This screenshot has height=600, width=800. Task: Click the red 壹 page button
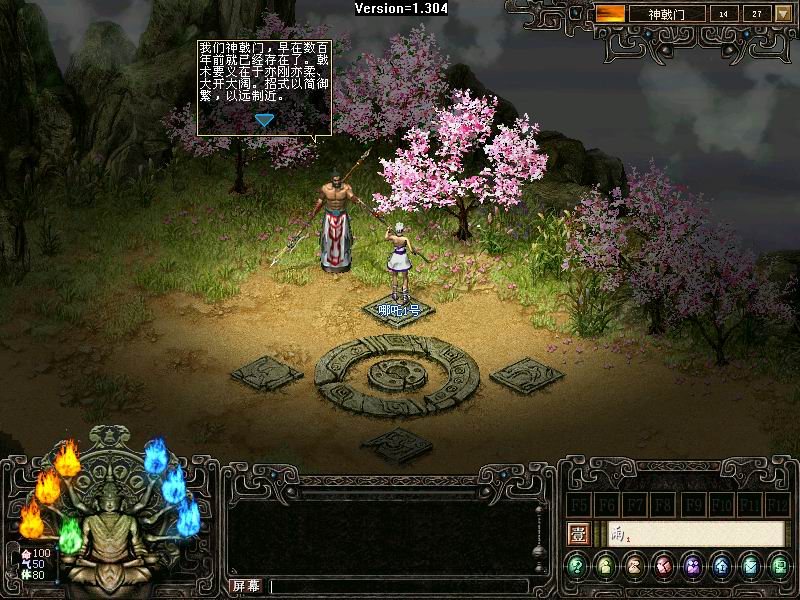point(577,534)
